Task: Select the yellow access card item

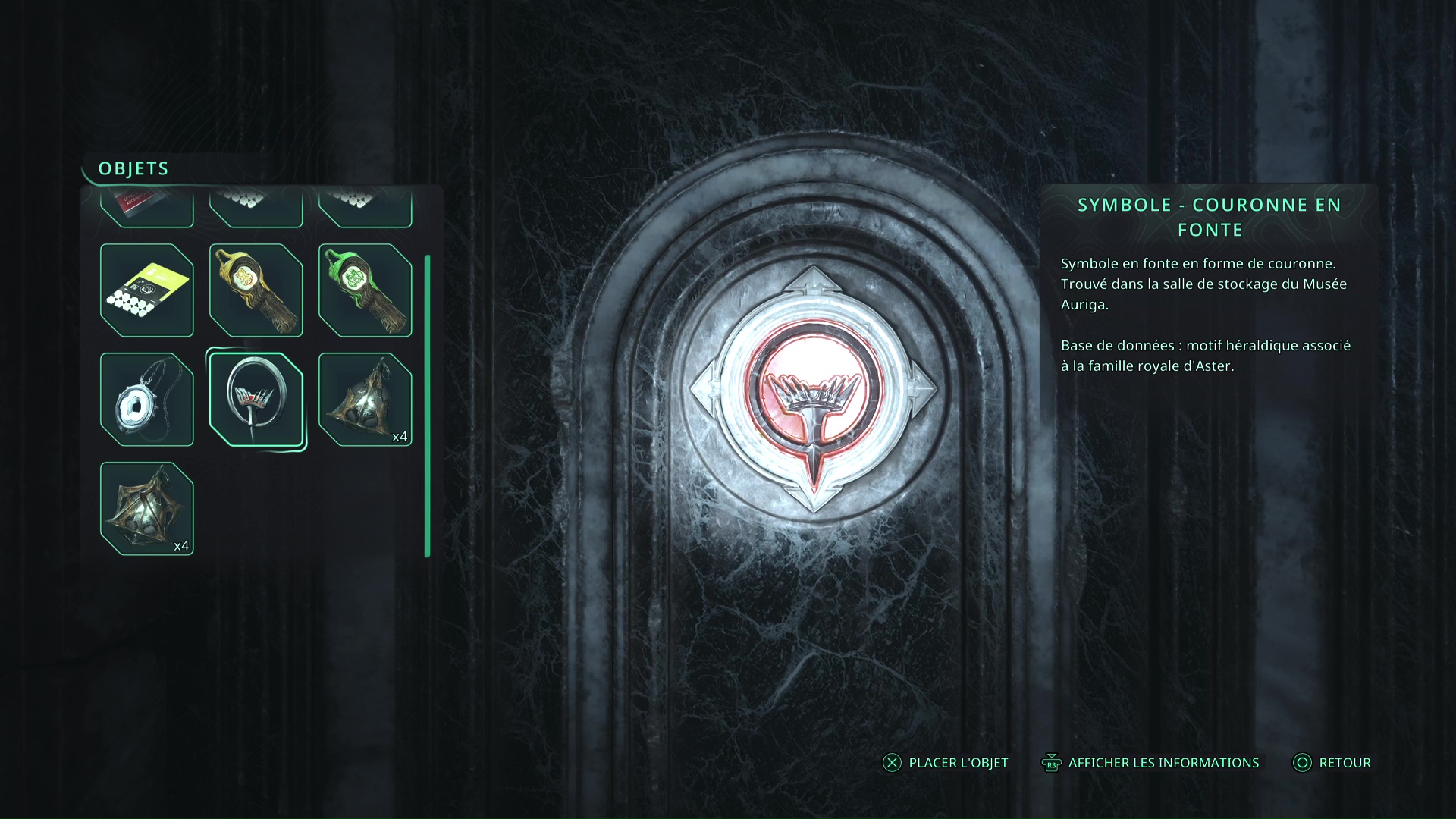Action: [x=146, y=290]
